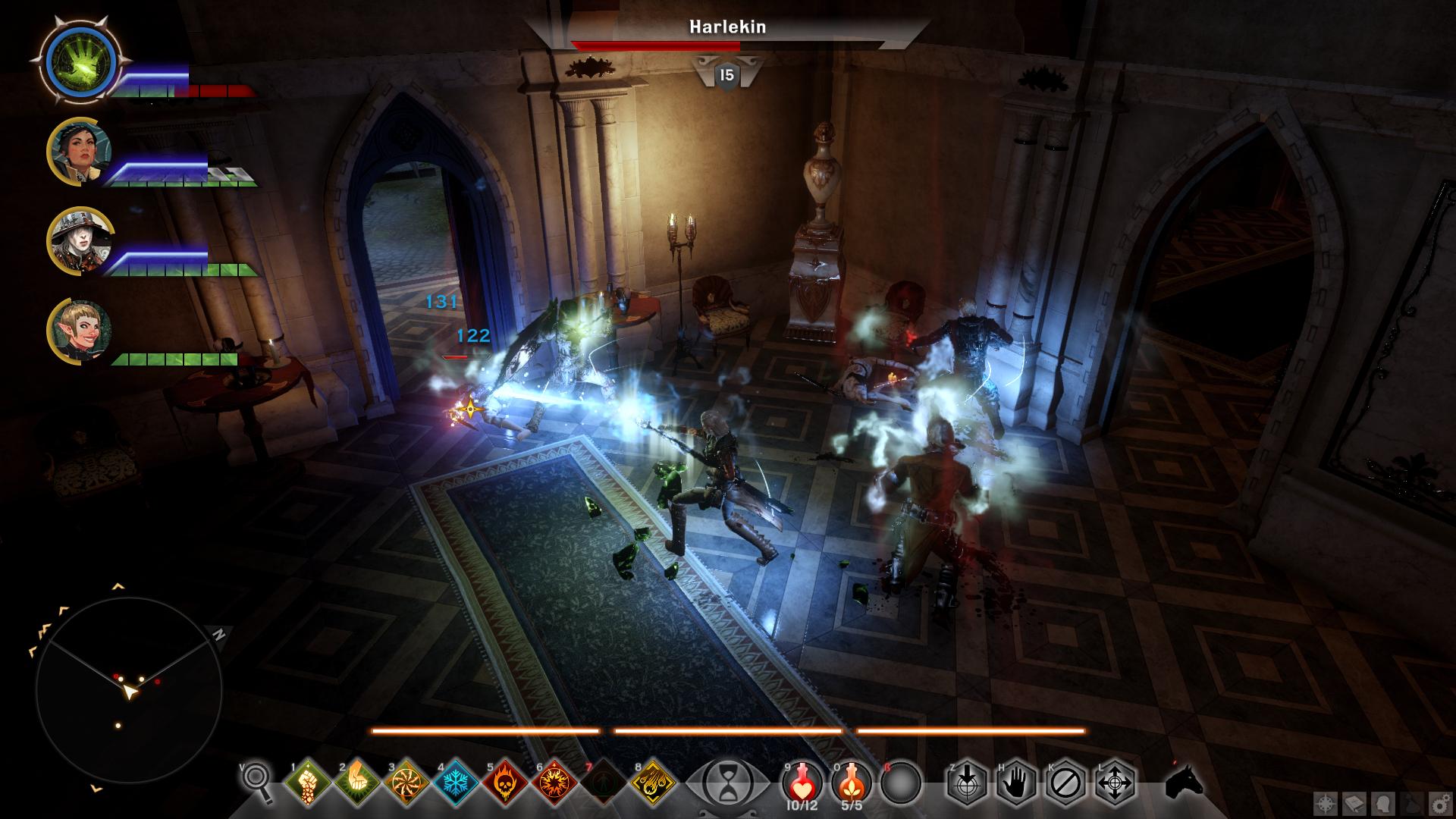Drink the red heart health potion
Screen dimensions: 1456x819
pyautogui.click(x=802, y=780)
